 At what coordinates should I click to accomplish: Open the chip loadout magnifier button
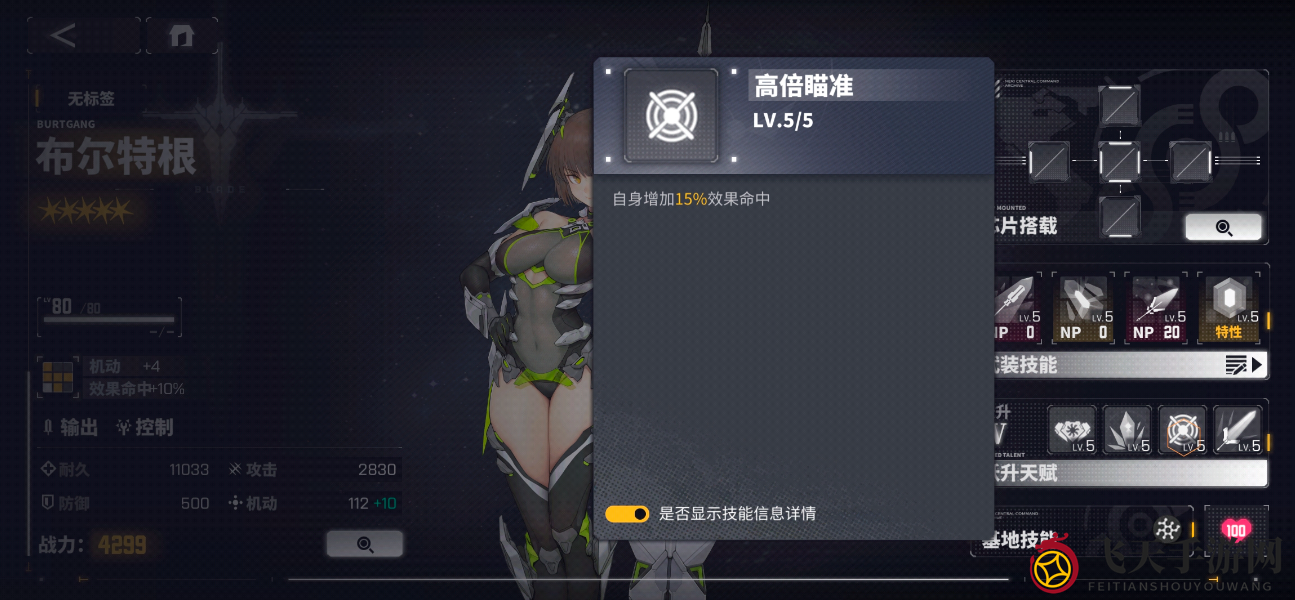point(1223,227)
